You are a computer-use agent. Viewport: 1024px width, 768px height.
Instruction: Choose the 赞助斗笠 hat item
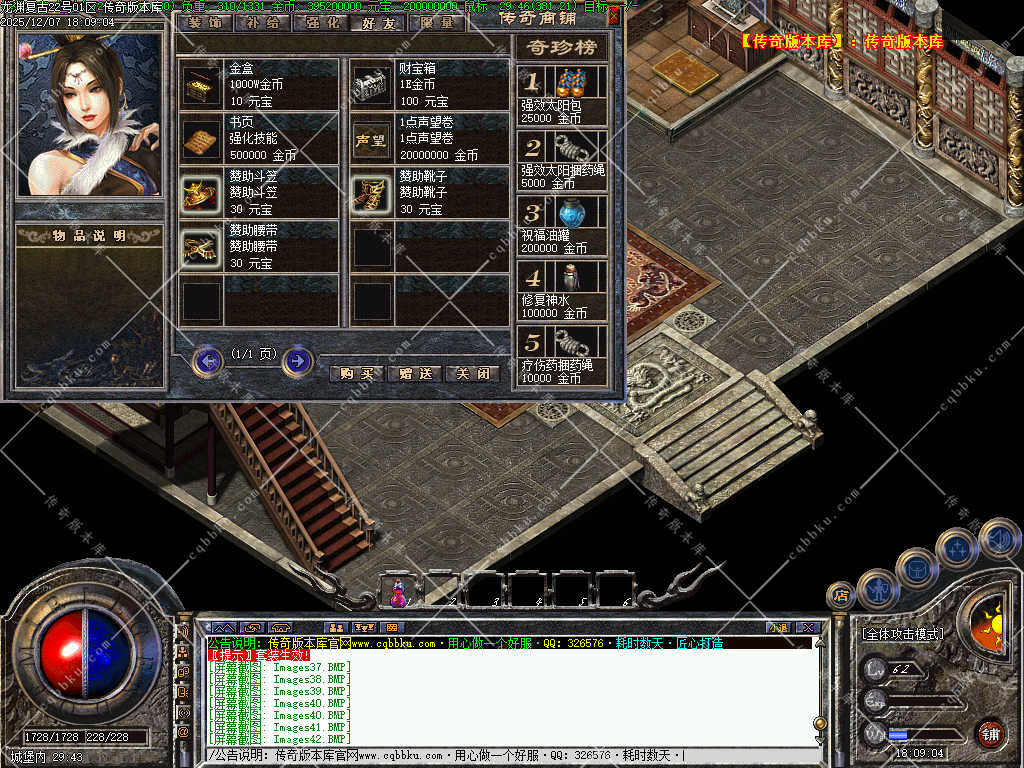(203, 193)
